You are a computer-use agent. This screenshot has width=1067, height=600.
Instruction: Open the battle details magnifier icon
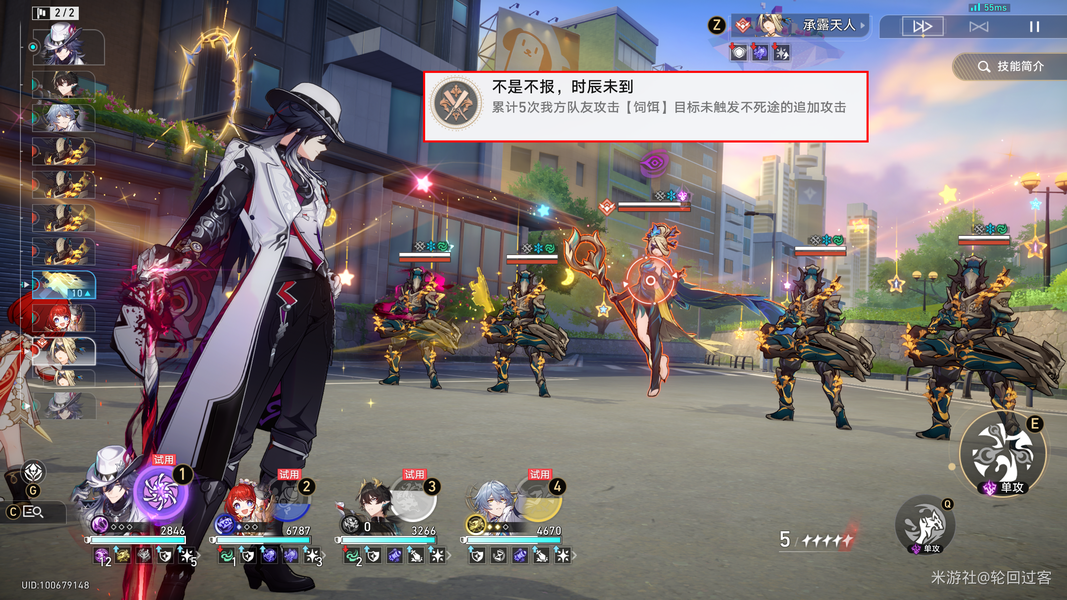pyautogui.click(x=33, y=512)
